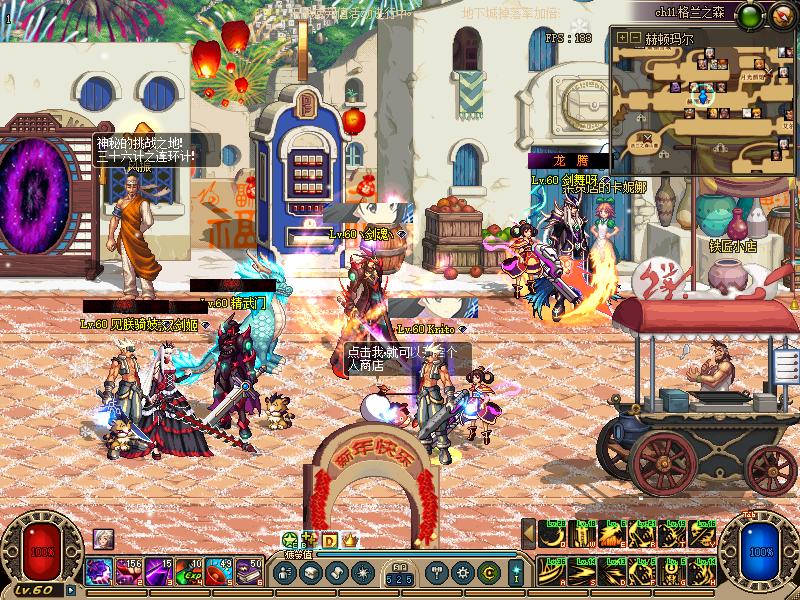Zoom out the minimap with minus button
The width and height of the screenshot is (800, 600).
pyautogui.click(x=635, y=38)
